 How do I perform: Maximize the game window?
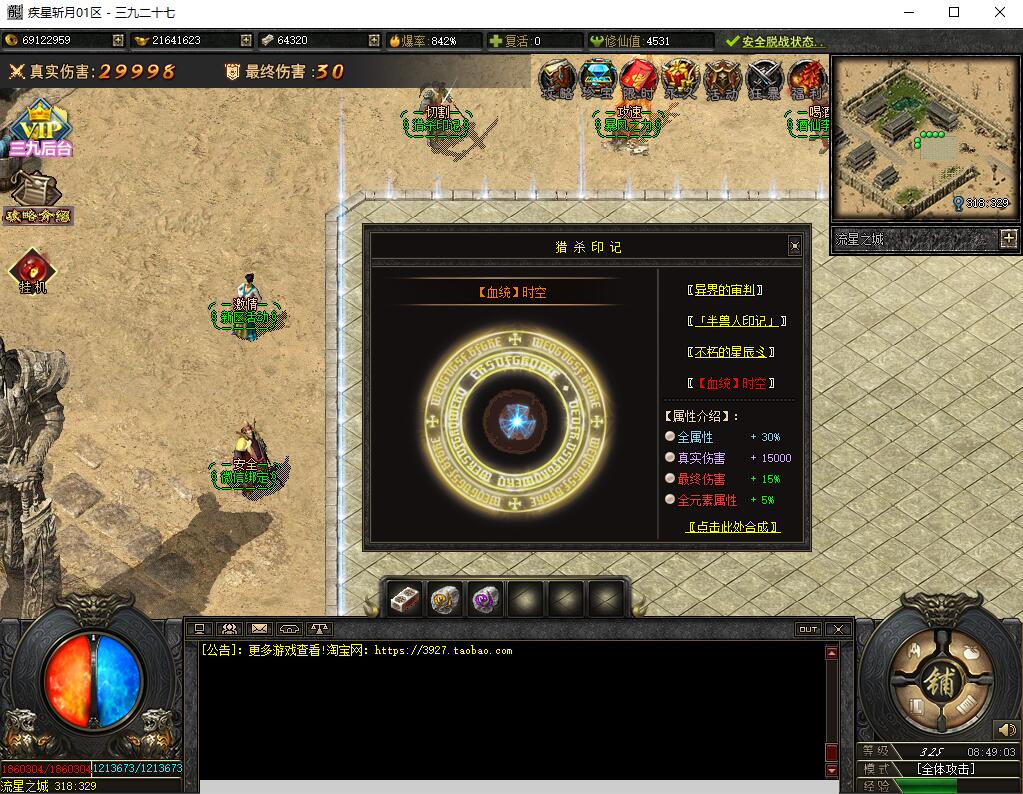pyautogui.click(x=954, y=12)
